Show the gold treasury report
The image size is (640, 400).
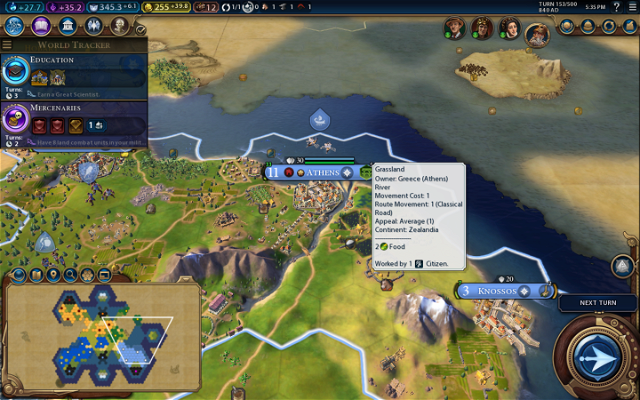(x=170, y=7)
